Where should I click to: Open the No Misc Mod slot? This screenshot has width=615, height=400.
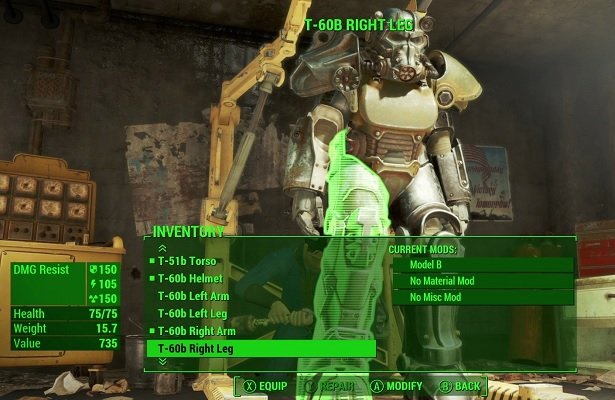(x=481, y=297)
